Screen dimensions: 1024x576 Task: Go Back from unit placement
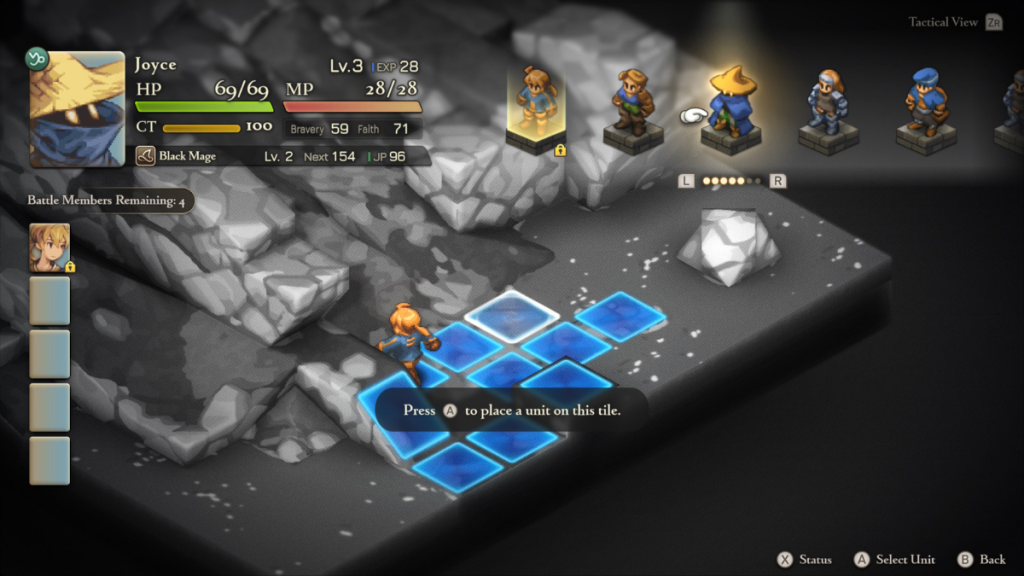981,559
